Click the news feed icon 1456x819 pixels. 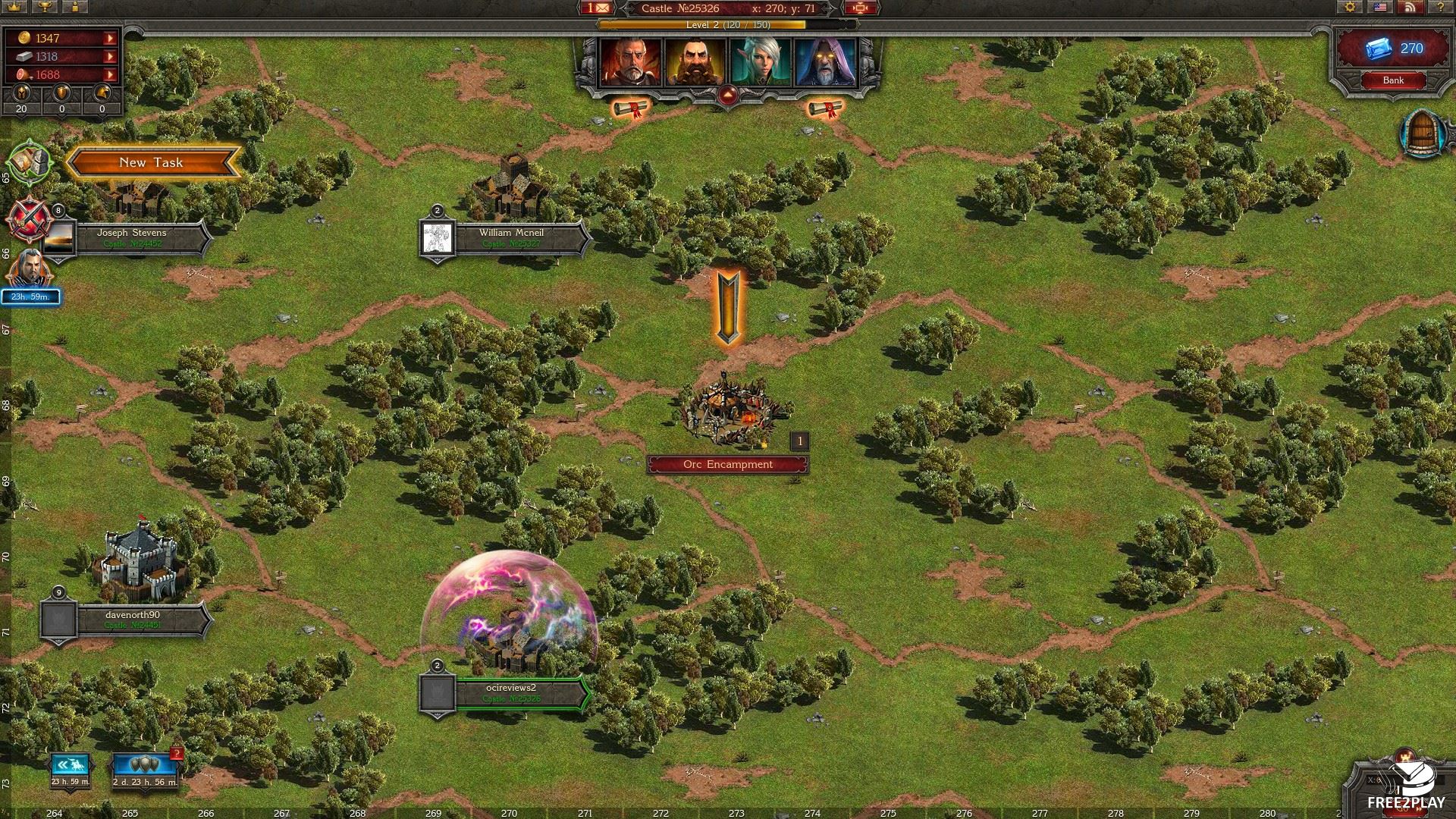point(1410,7)
